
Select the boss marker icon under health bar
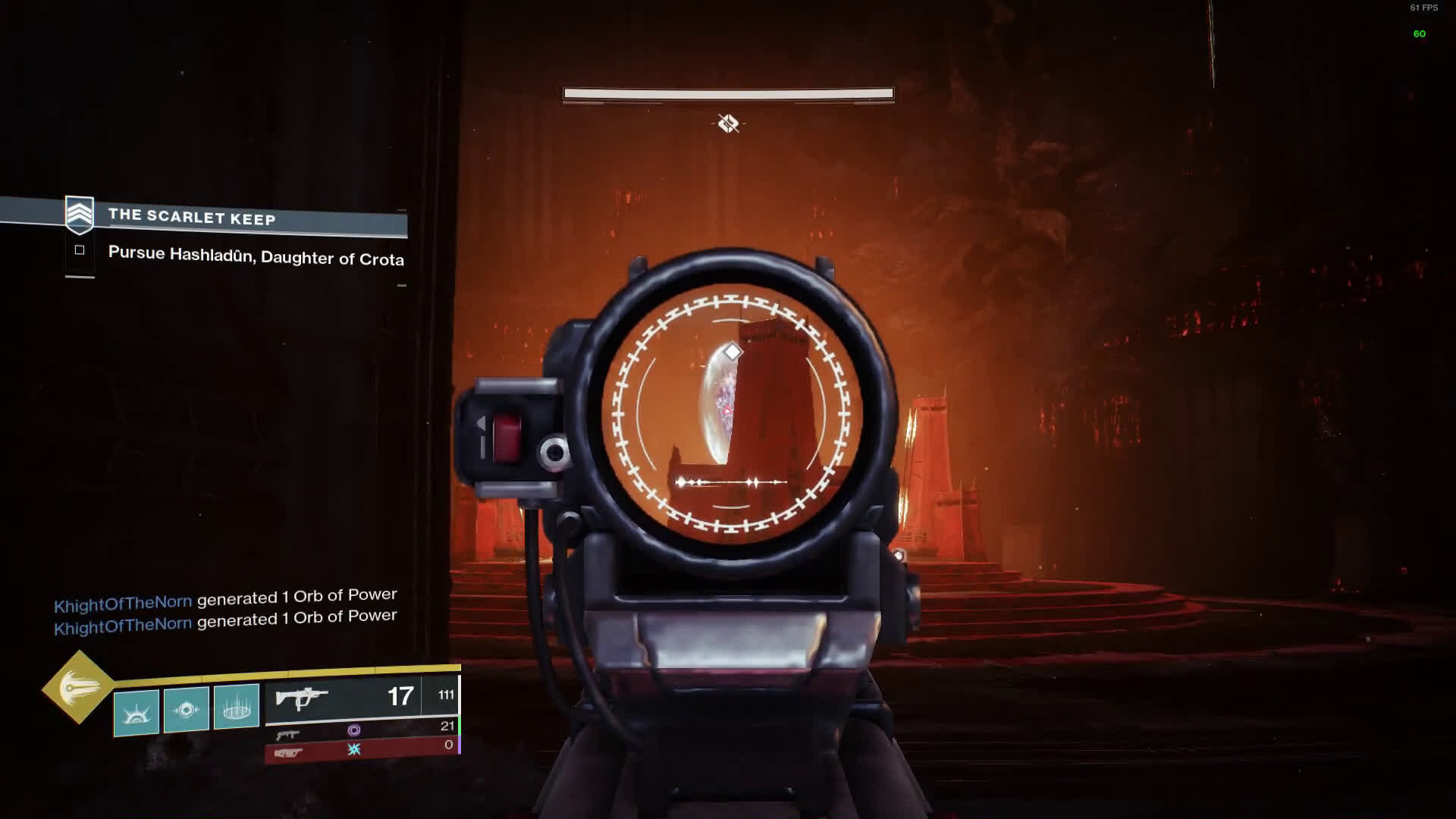click(x=728, y=123)
